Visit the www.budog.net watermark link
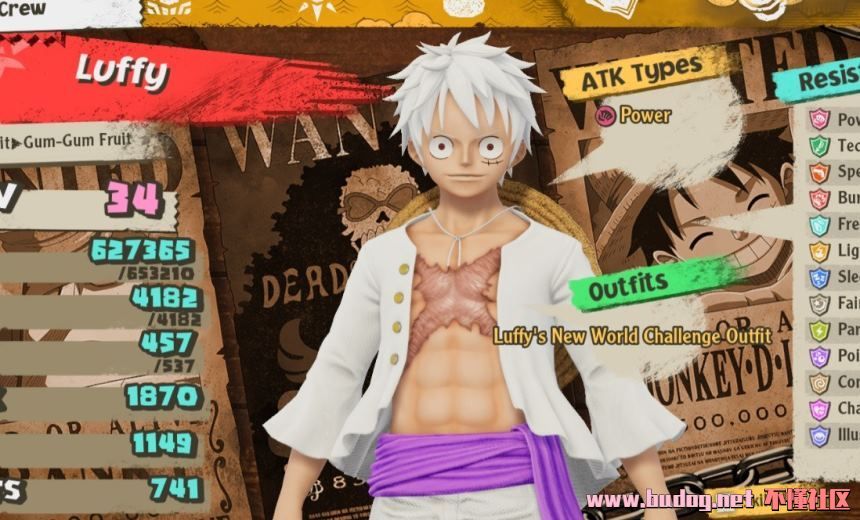860x520 pixels. point(668,499)
